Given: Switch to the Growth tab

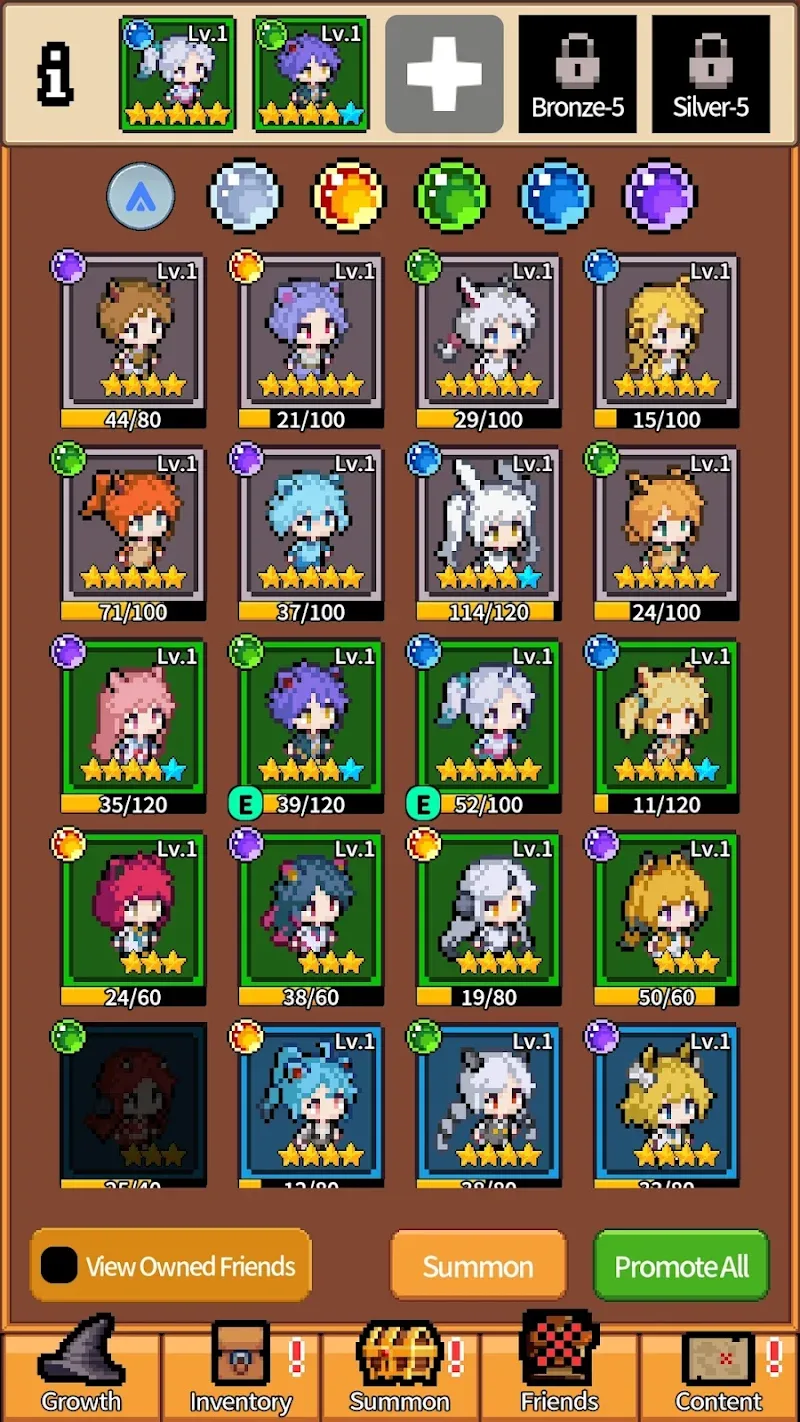Looking at the screenshot, I should coord(80,1367).
